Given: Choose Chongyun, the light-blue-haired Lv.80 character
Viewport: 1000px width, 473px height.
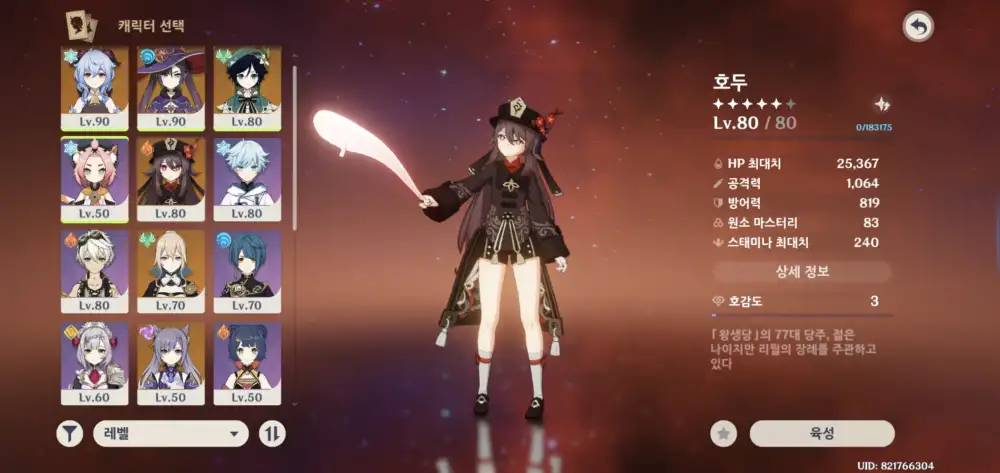Looking at the screenshot, I should pos(247,179).
